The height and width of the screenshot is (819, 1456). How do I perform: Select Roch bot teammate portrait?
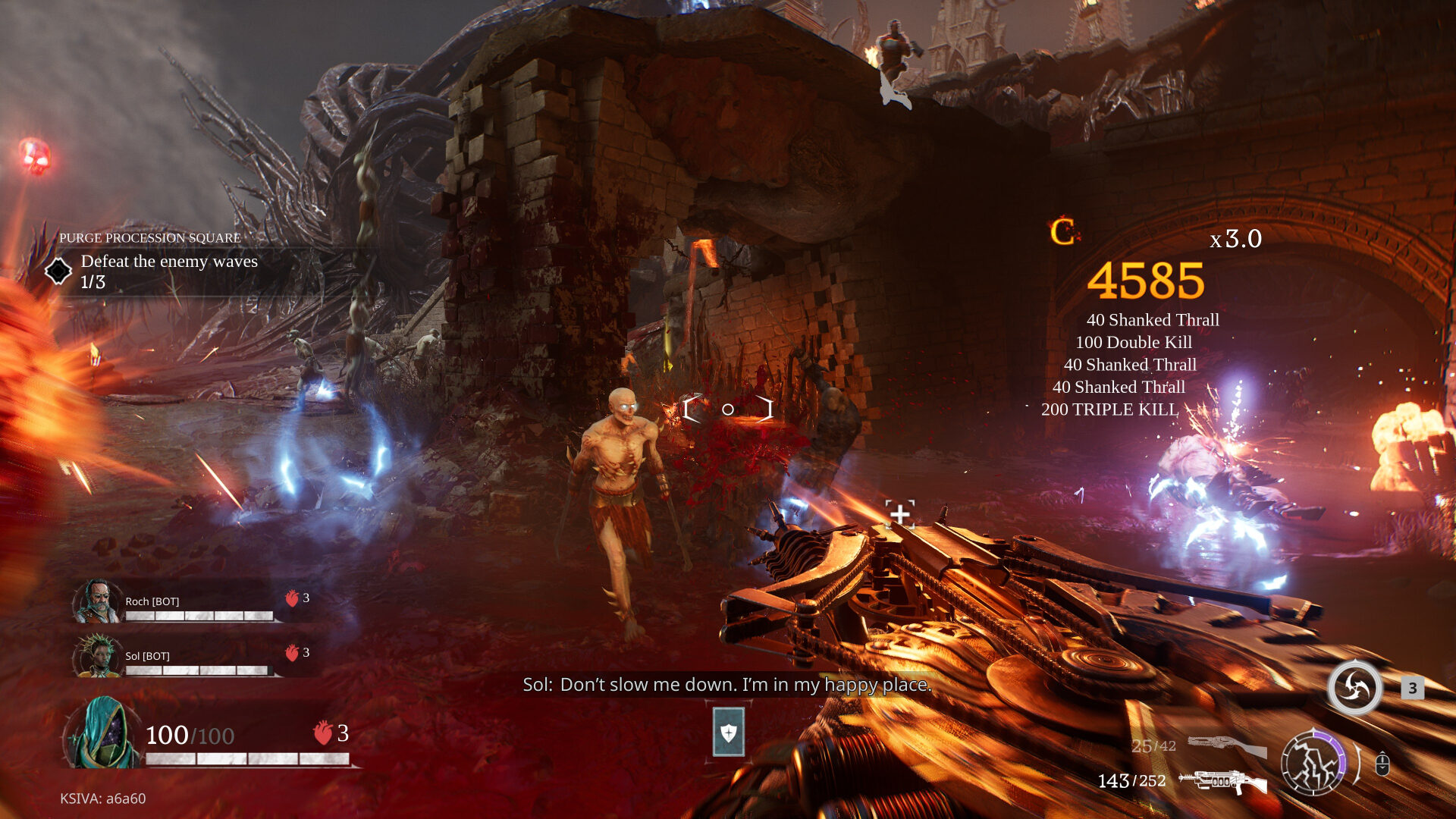(96, 601)
